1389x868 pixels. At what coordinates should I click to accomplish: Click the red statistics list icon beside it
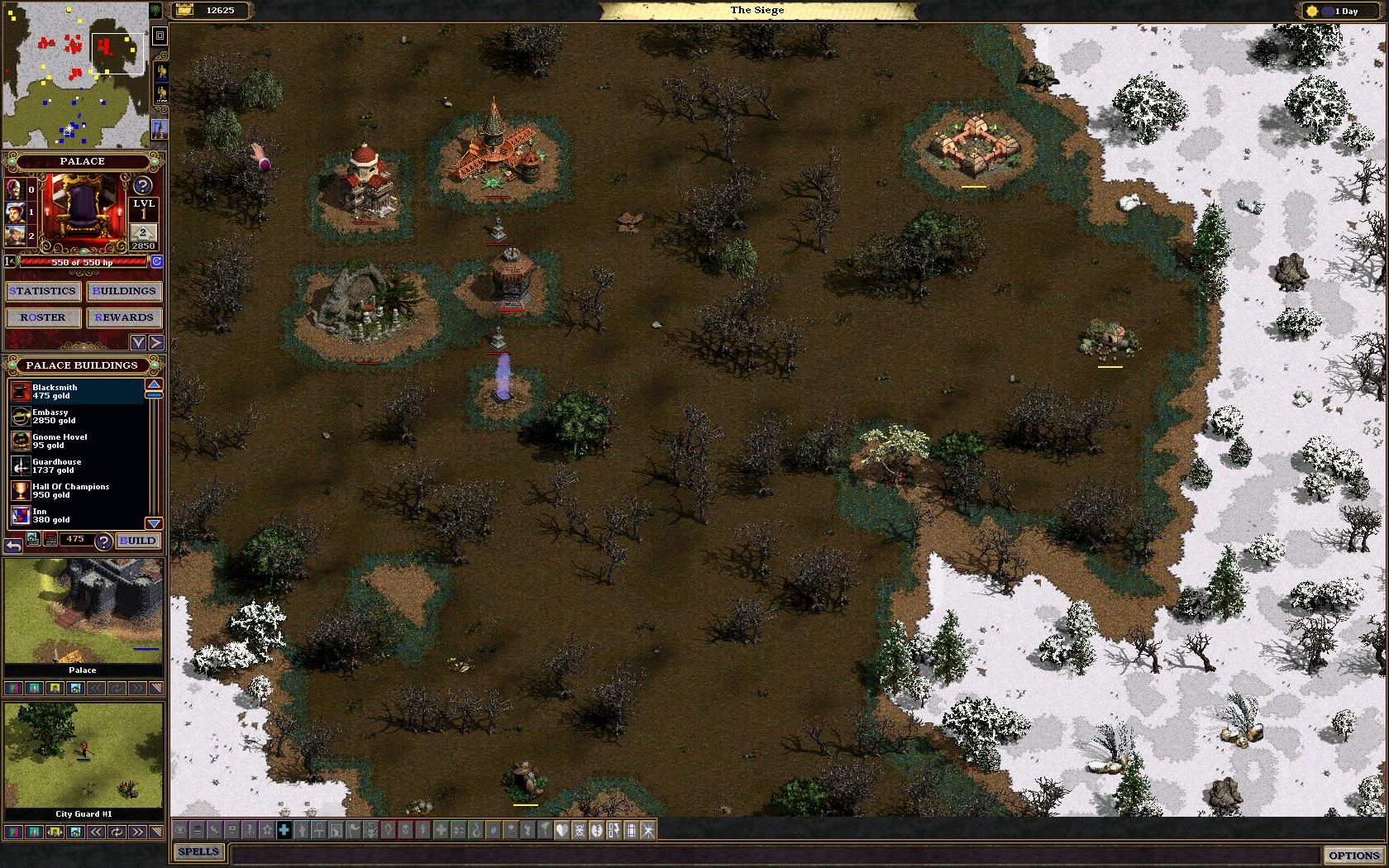[x=50, y=539]
